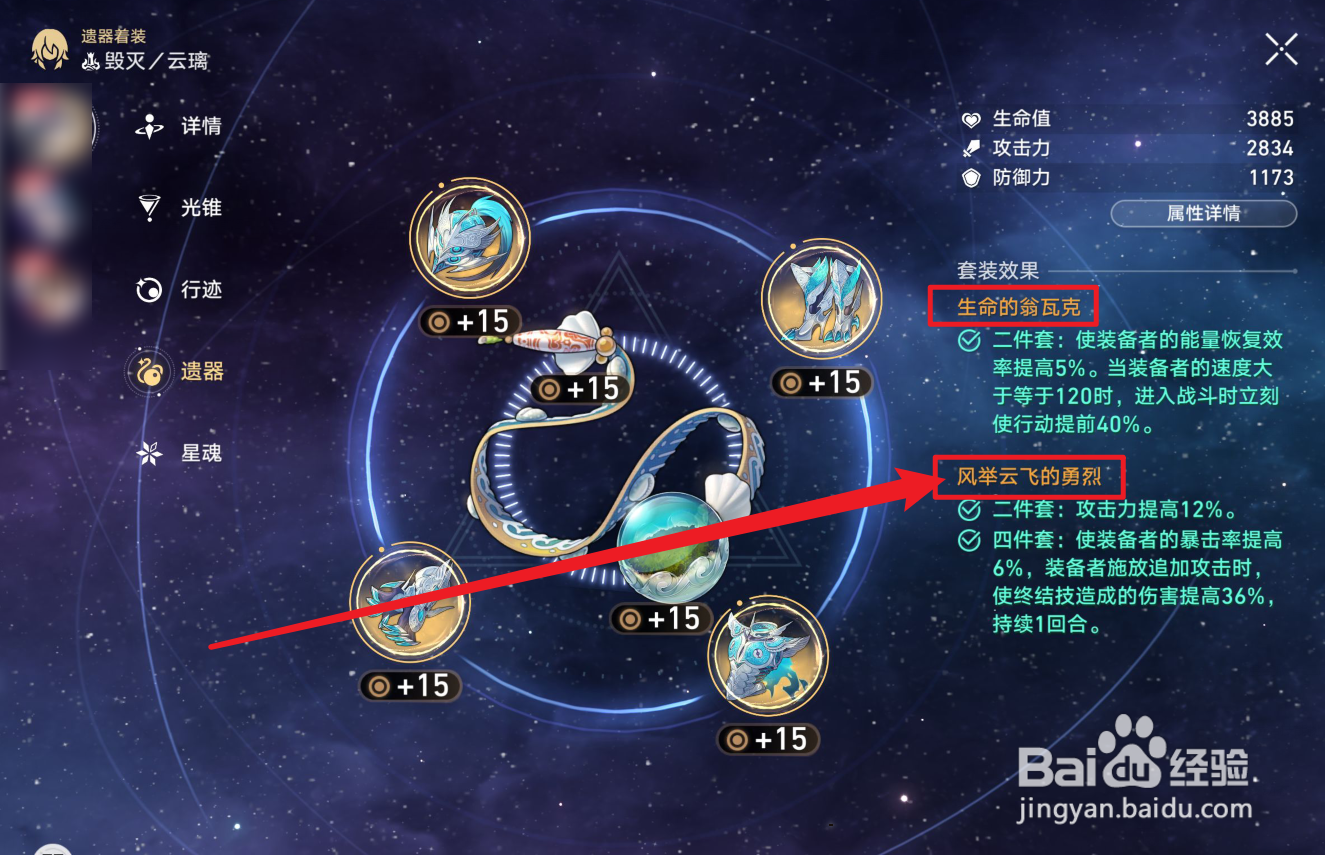Viewport: 1325px width, 855px height.
Task: Open the 属性详情 attribute details button
Action: click(1203, 213)
